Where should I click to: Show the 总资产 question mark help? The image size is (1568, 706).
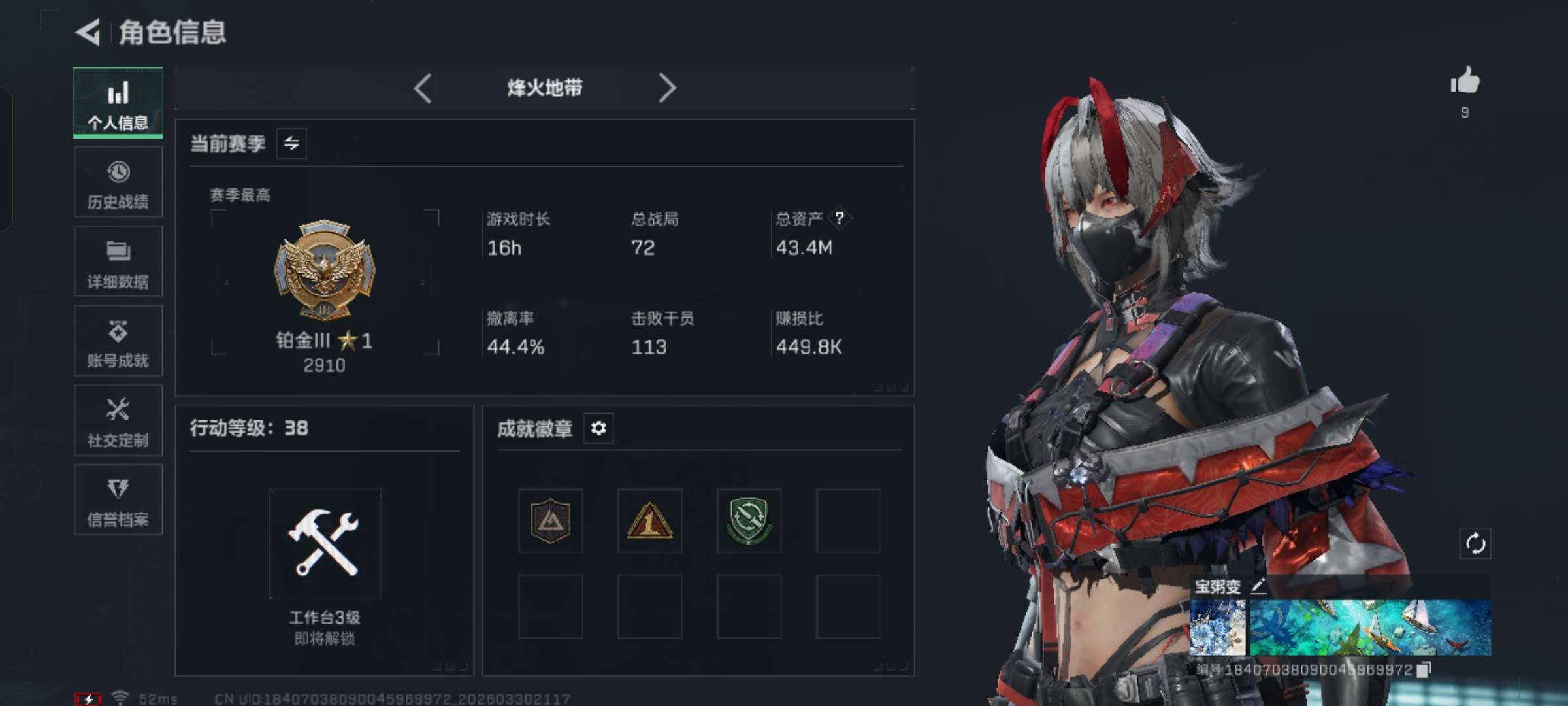(840, 218)
